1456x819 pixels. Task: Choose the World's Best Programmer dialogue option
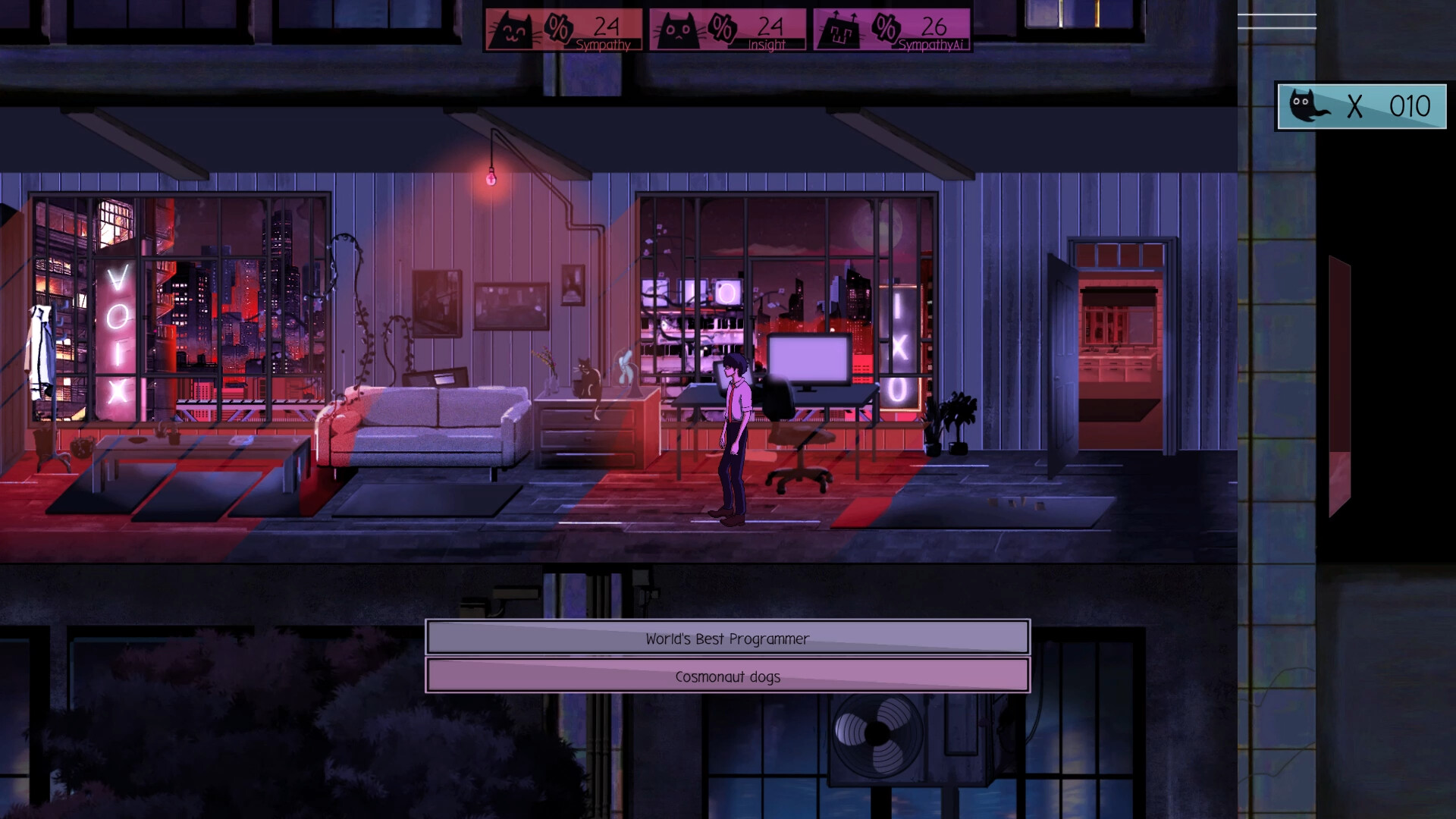pos(726,638)
